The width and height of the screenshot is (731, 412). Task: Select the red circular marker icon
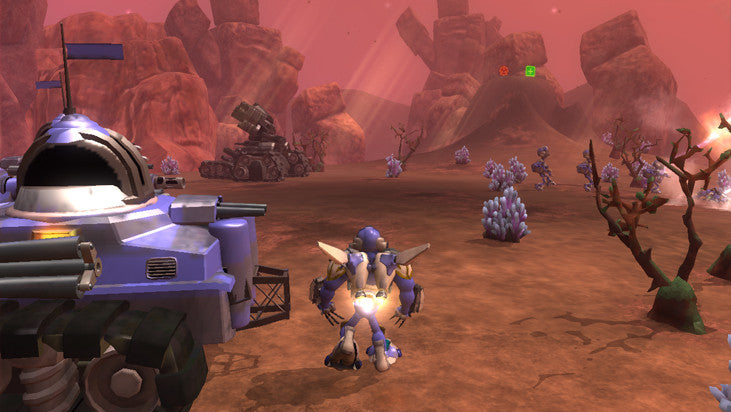(x=504, y=71)
